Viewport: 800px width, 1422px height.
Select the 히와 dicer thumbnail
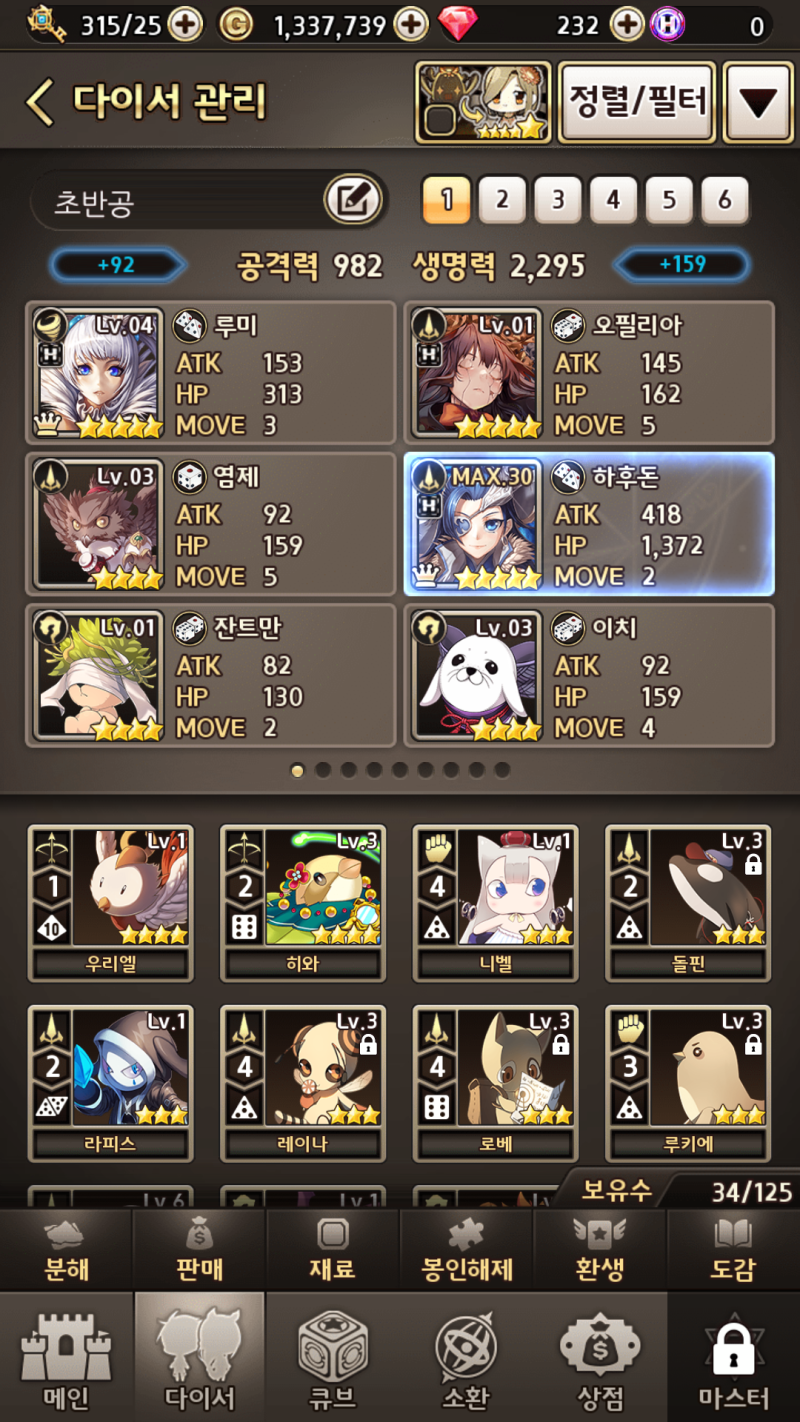[303, 903]
